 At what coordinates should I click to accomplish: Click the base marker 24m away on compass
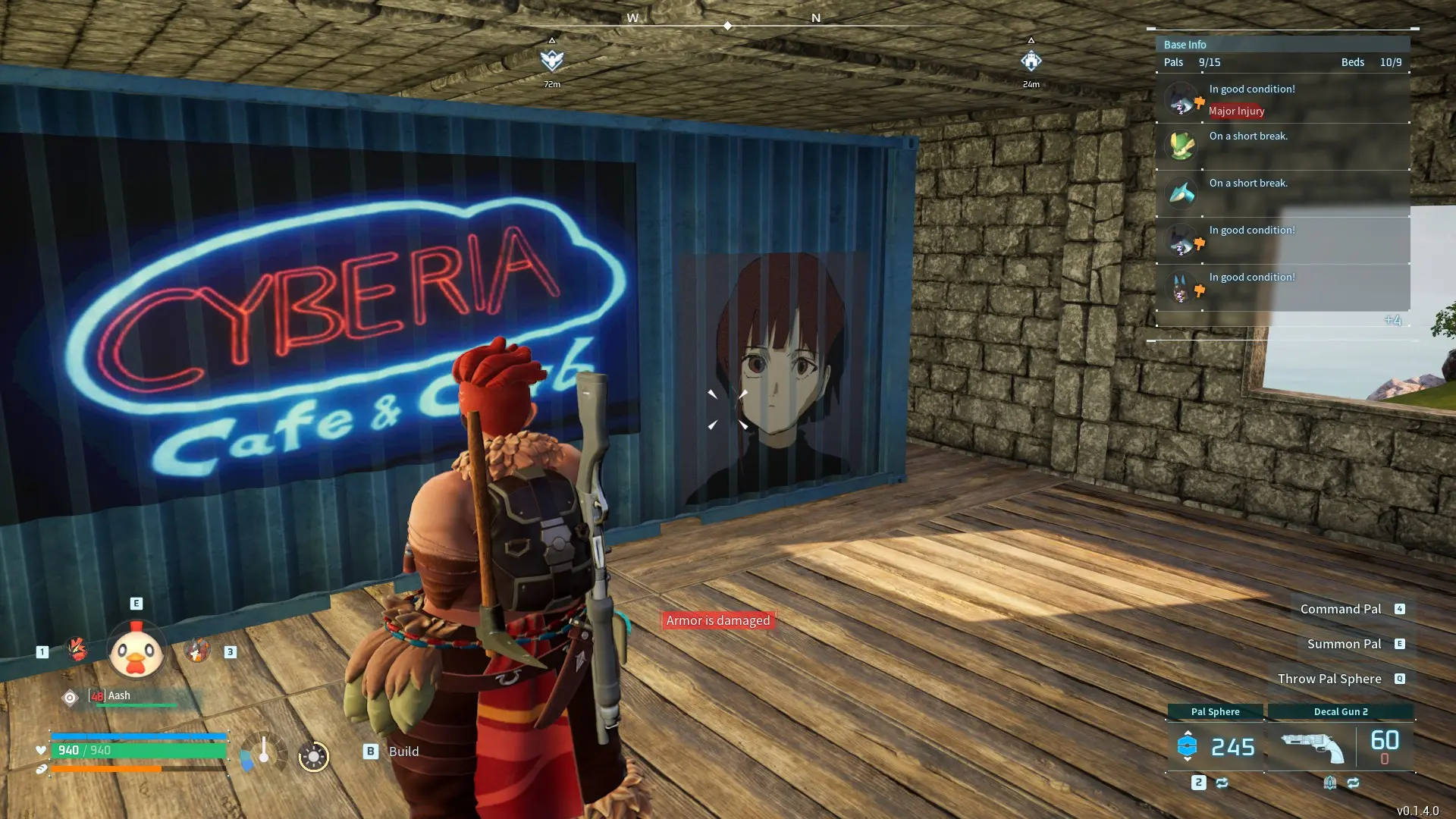click(x=1031, y=61)
